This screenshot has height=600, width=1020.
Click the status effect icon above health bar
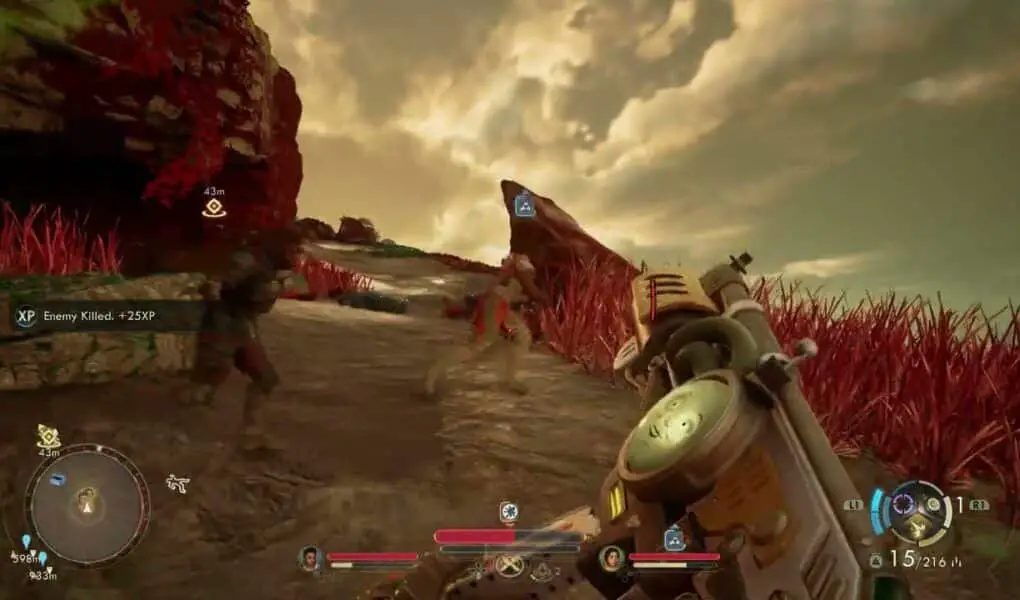point(508,512)
